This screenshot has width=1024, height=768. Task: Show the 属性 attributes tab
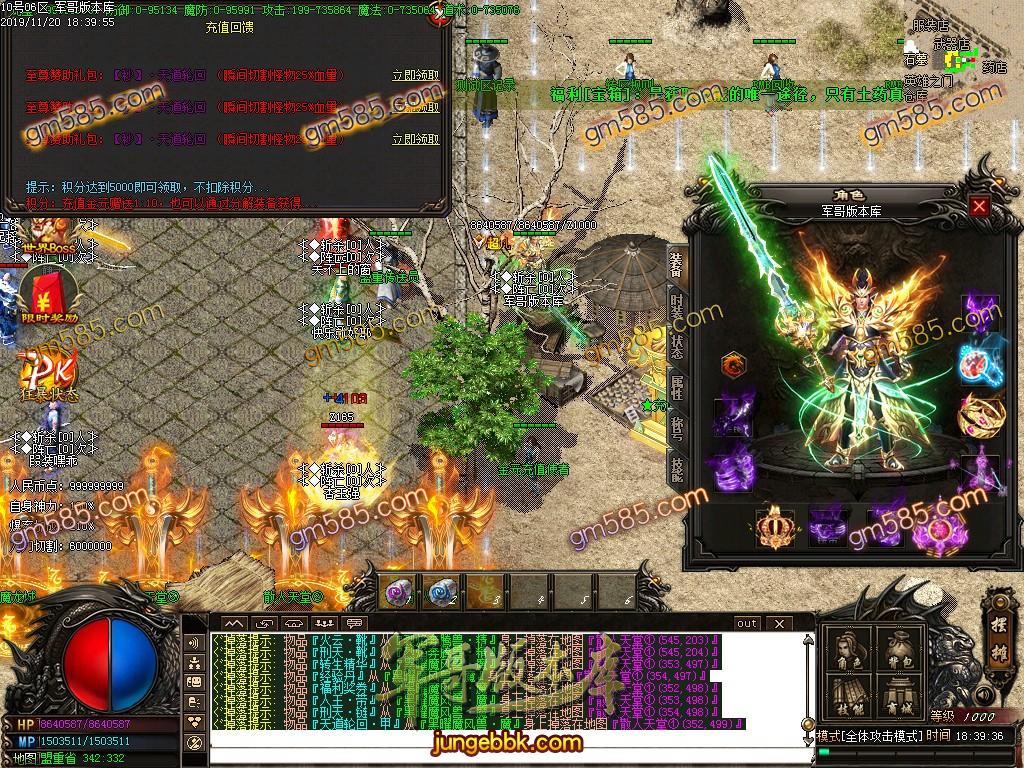coord(676,387)
